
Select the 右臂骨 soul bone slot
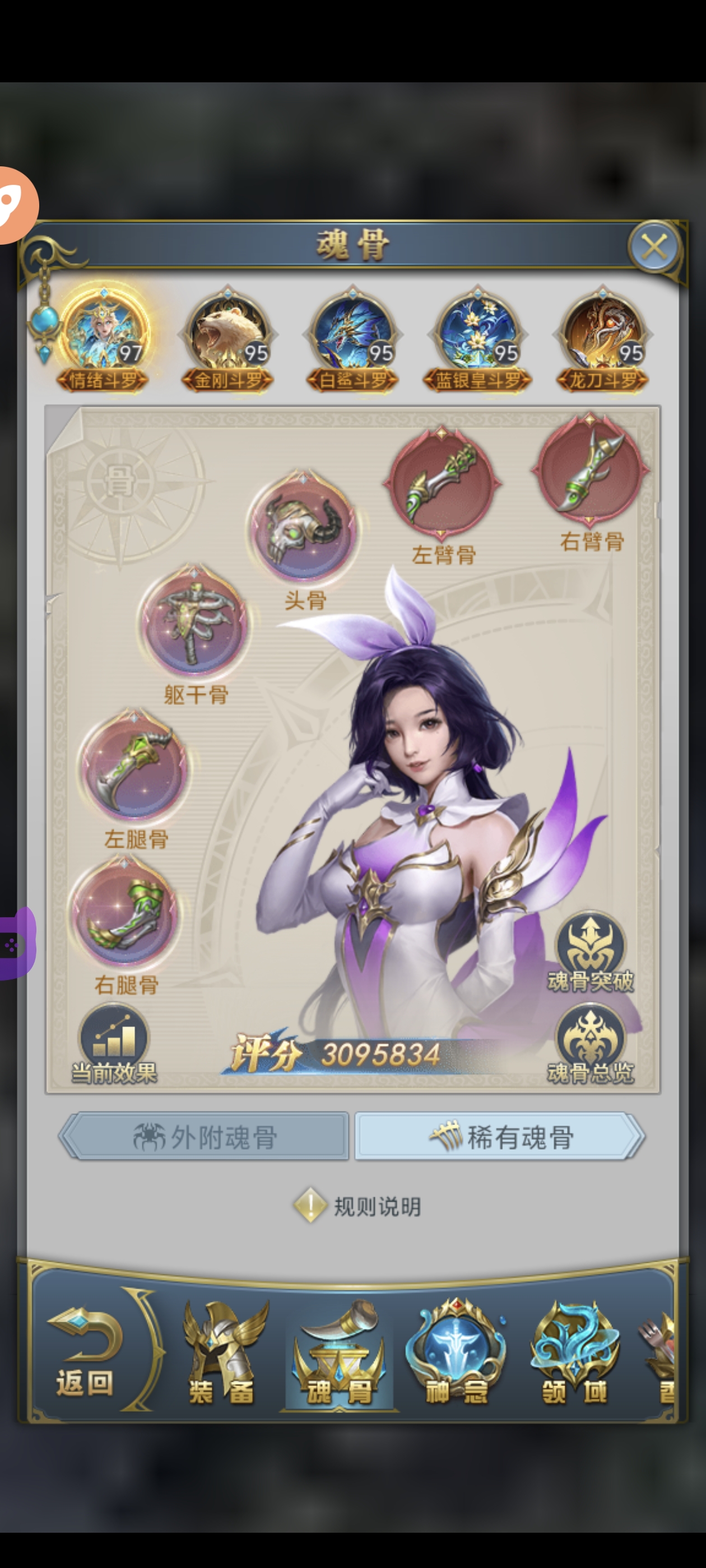(x=590, y=468)
